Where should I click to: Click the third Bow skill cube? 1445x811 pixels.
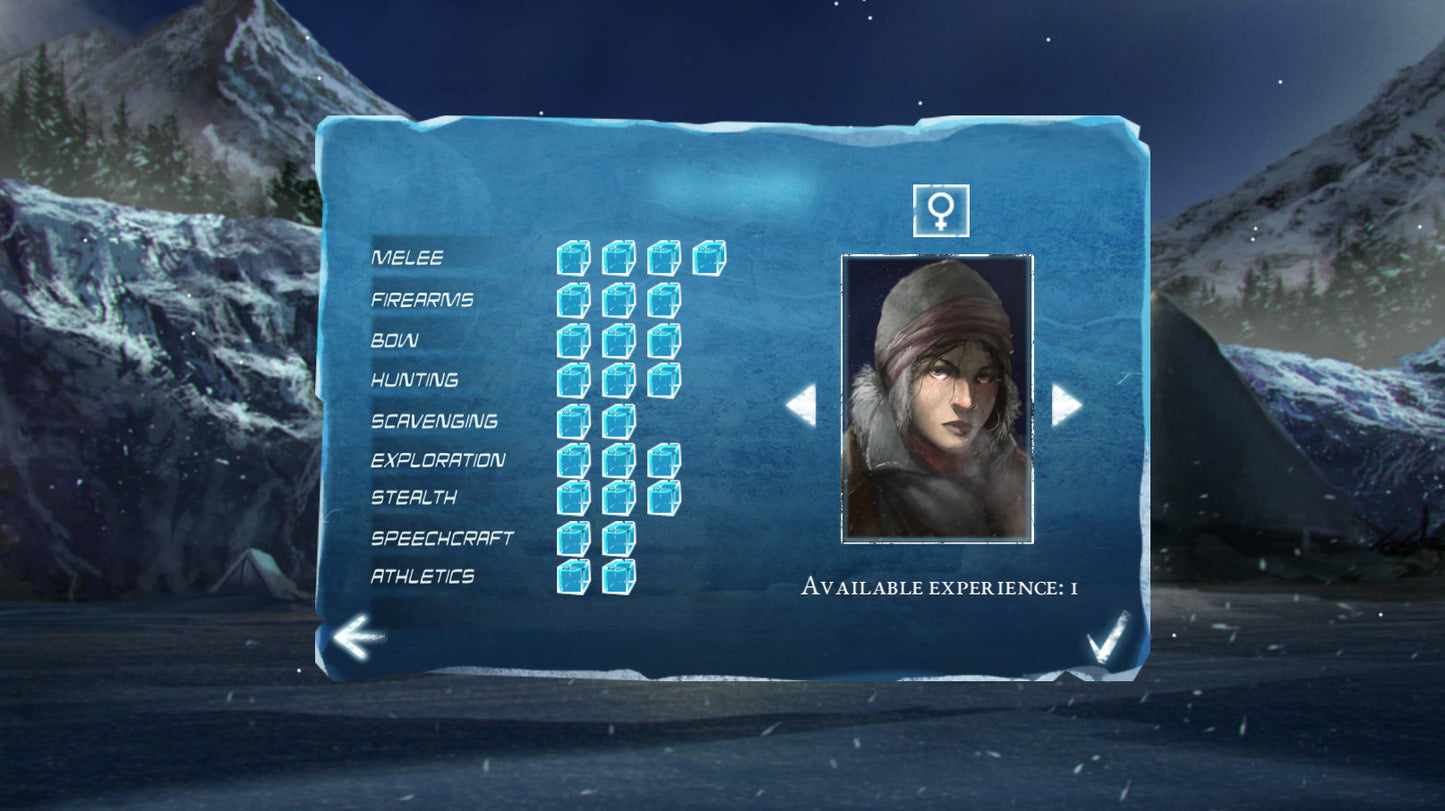click(663, 339)
